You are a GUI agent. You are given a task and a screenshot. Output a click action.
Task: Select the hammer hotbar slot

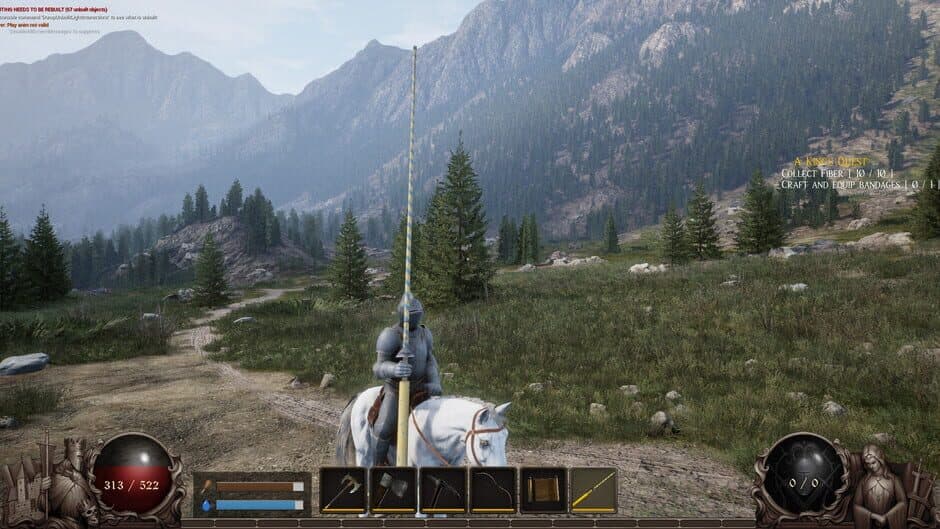(393, 489)
